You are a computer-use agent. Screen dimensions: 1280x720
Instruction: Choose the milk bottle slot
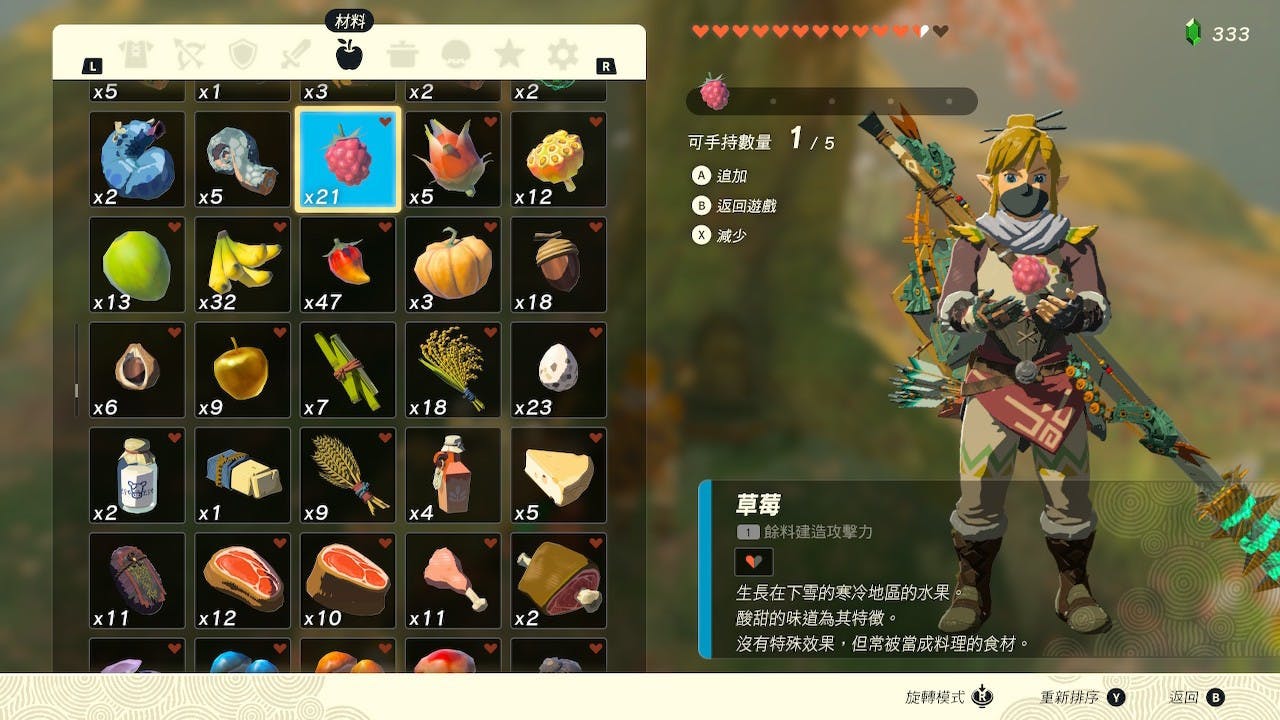[137, 476]
